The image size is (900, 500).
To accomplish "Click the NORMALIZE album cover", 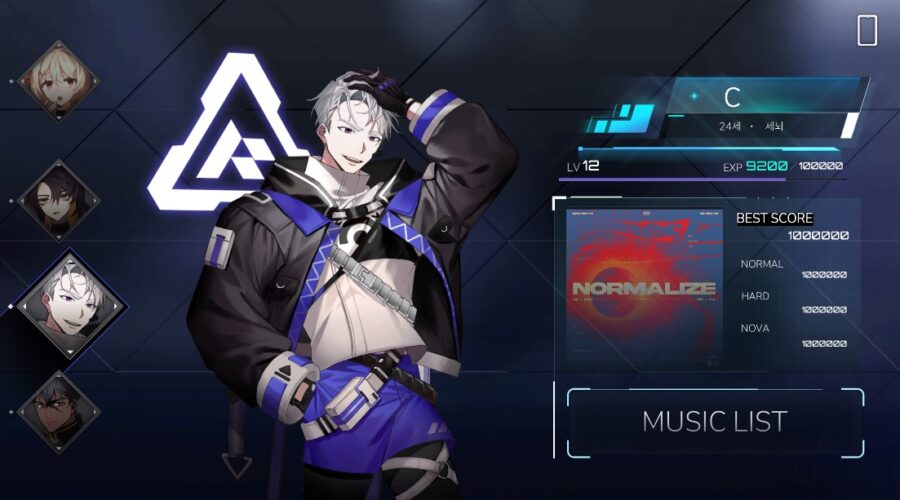I will 644,286.
